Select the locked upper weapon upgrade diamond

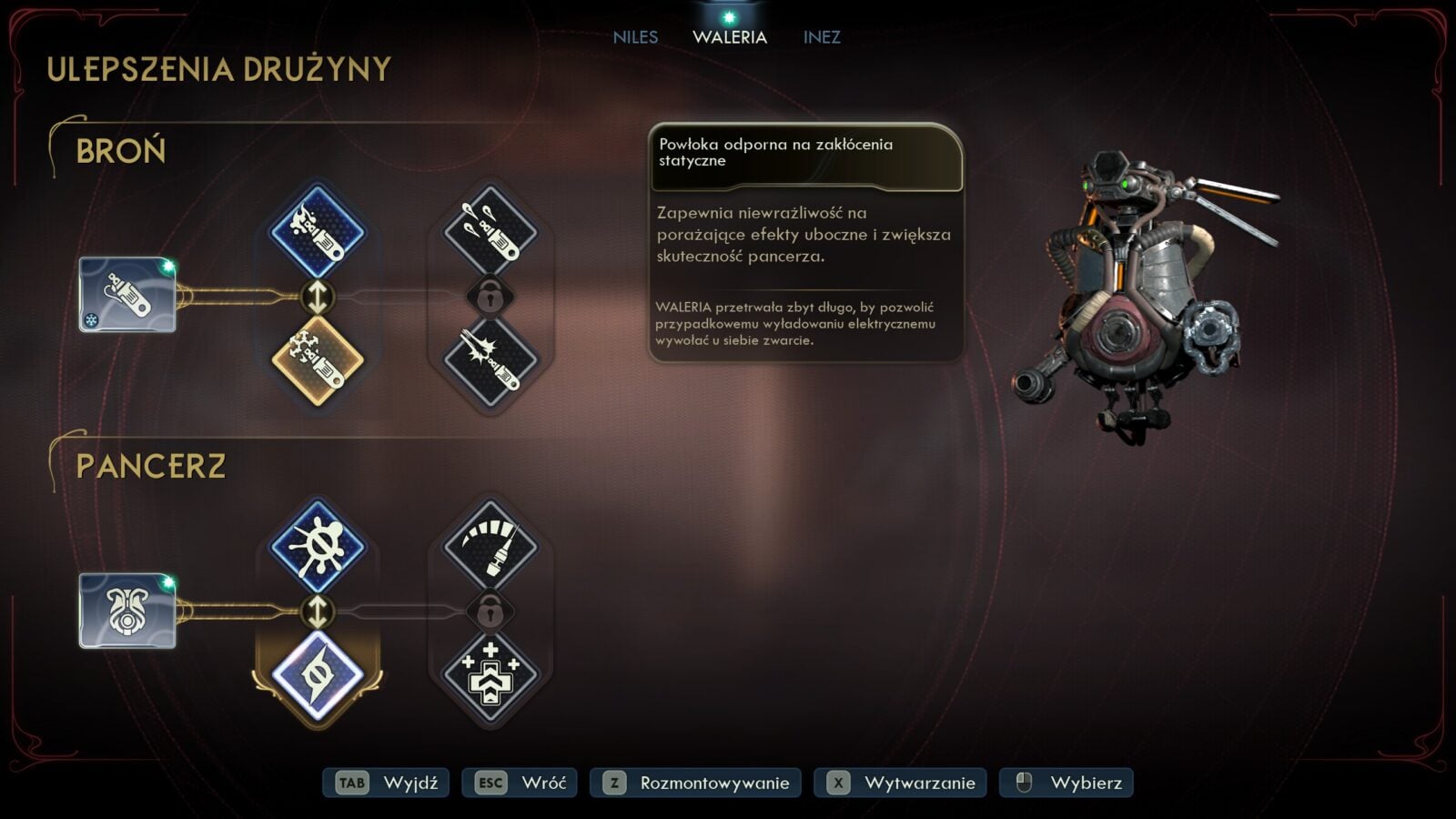point(490,232)
